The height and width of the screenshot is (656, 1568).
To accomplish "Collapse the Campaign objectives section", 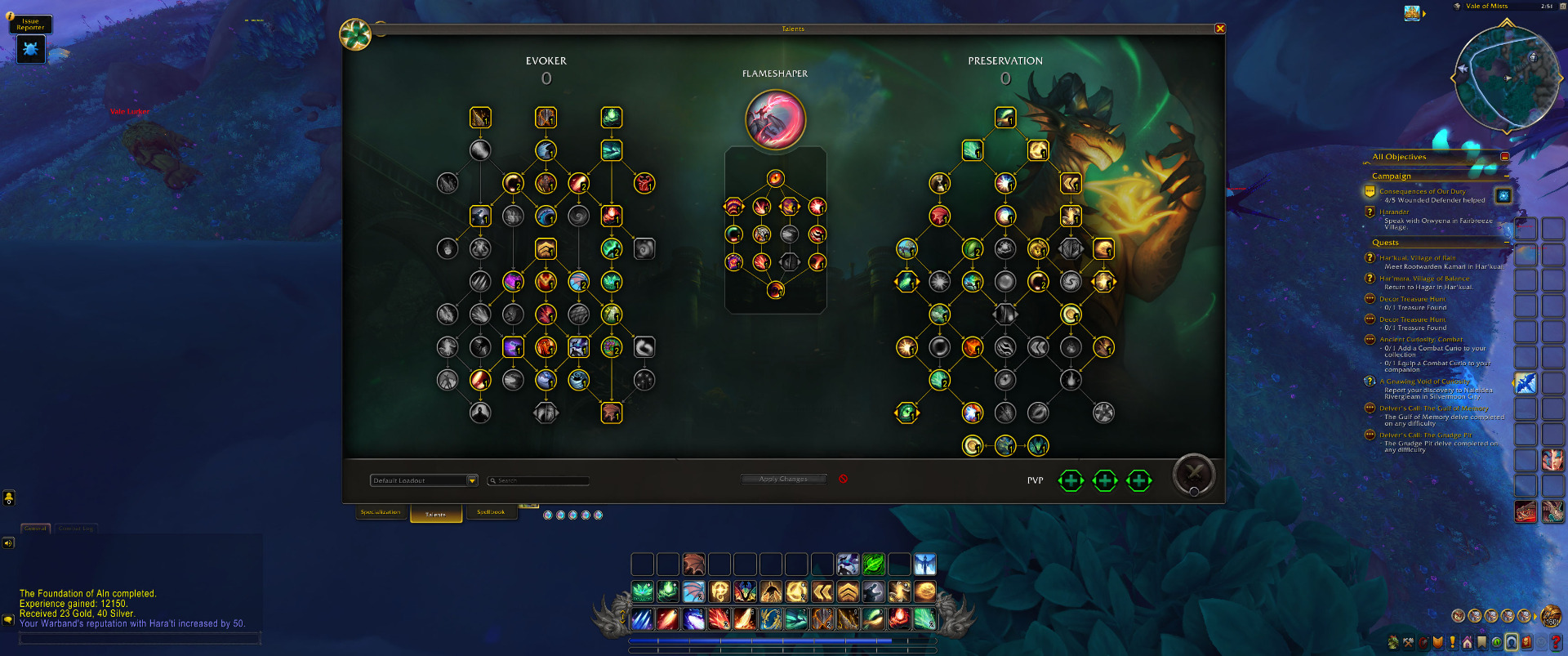I will [1507, 176].
